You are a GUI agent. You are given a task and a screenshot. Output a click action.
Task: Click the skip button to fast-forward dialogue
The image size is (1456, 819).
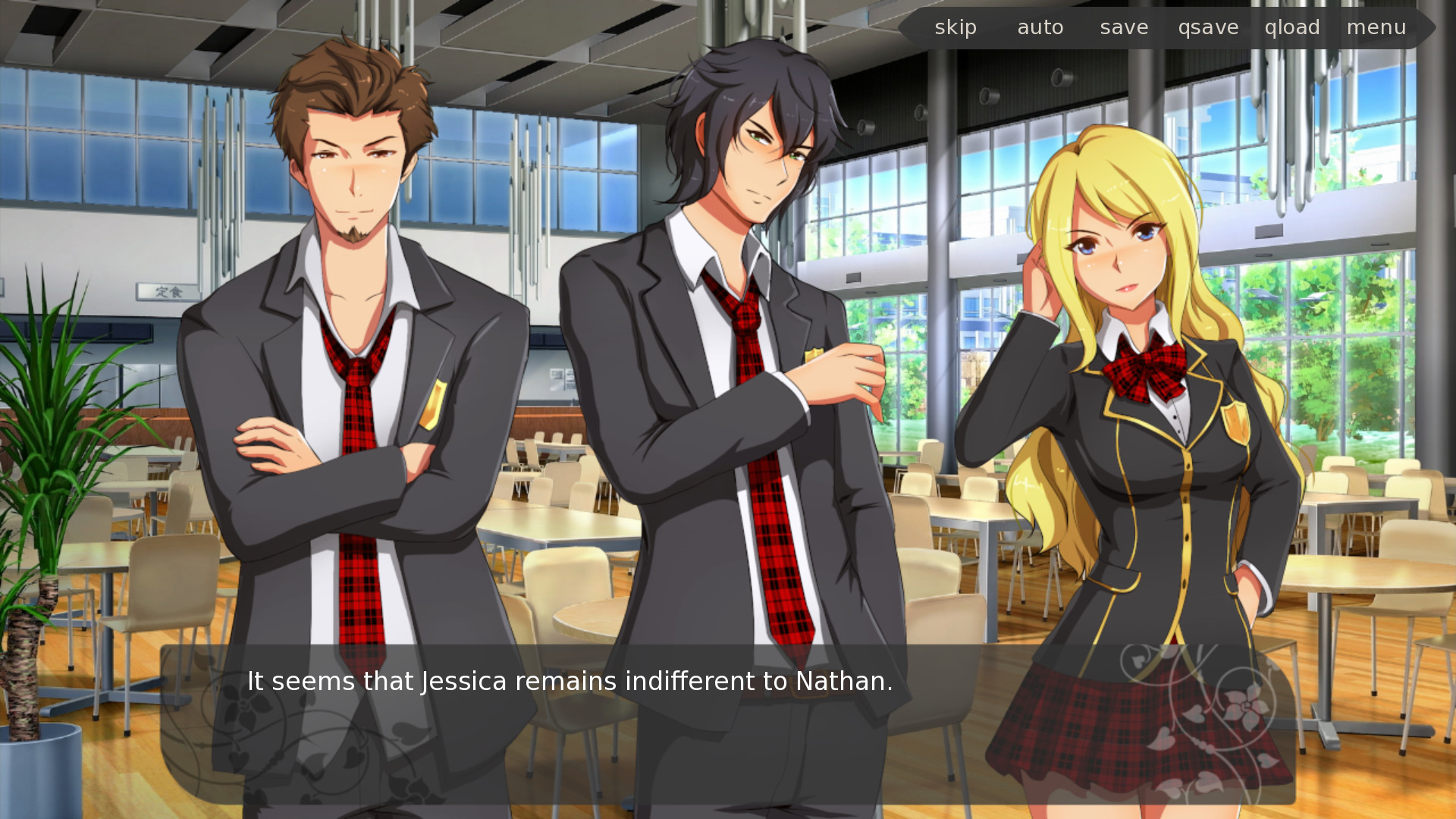click(x=956, y=27)
